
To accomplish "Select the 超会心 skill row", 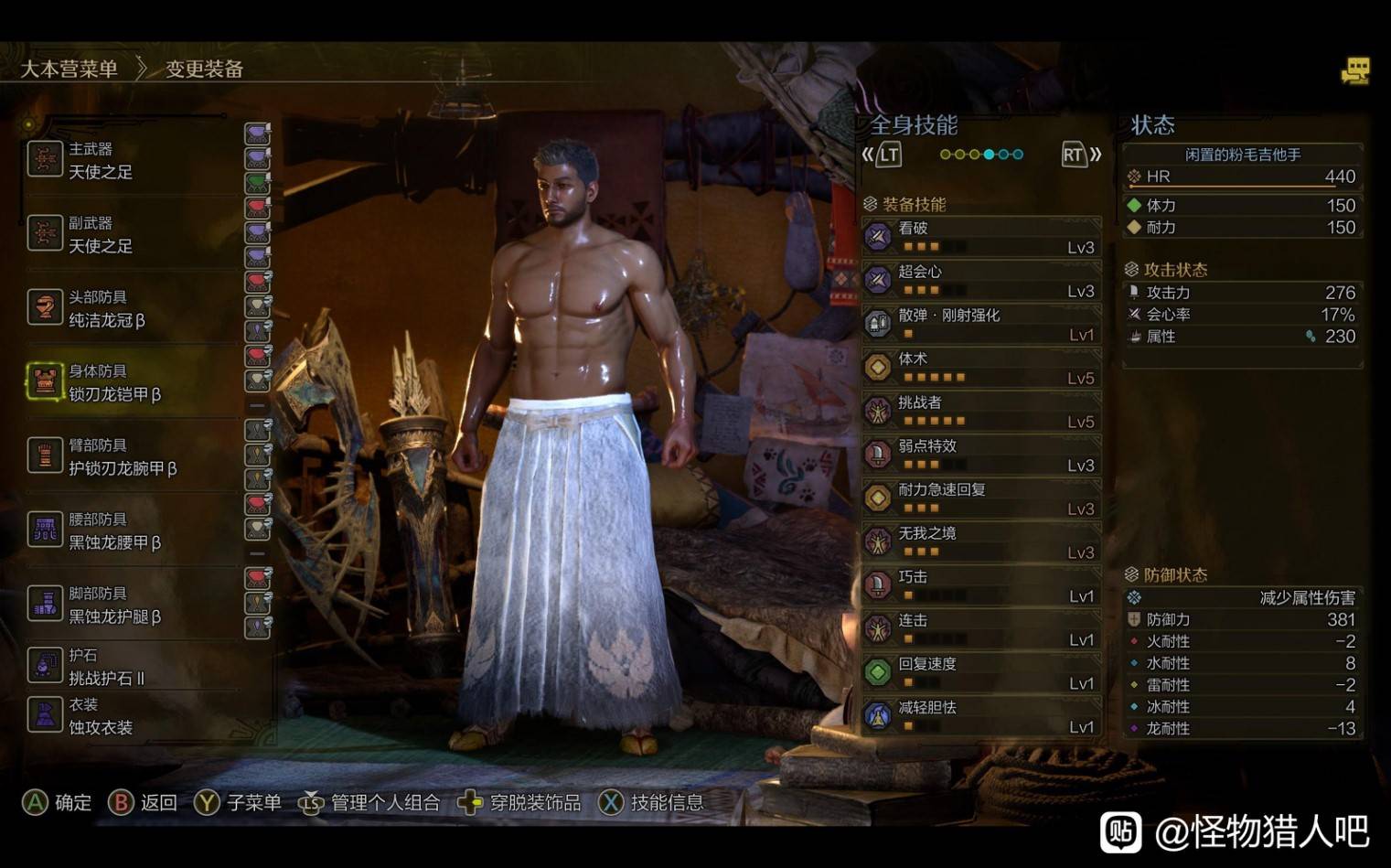I will (980, 281).
